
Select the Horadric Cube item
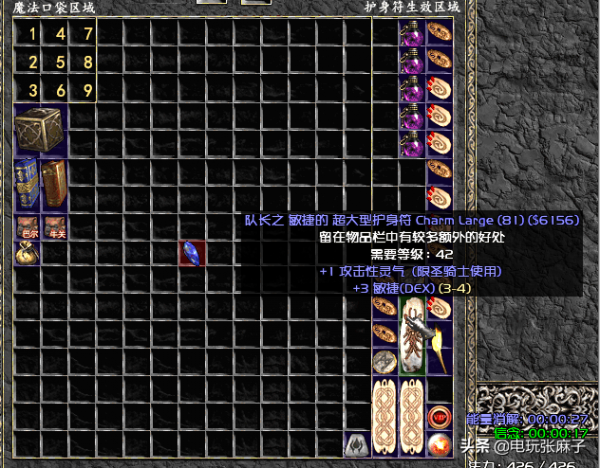[39, 129]
